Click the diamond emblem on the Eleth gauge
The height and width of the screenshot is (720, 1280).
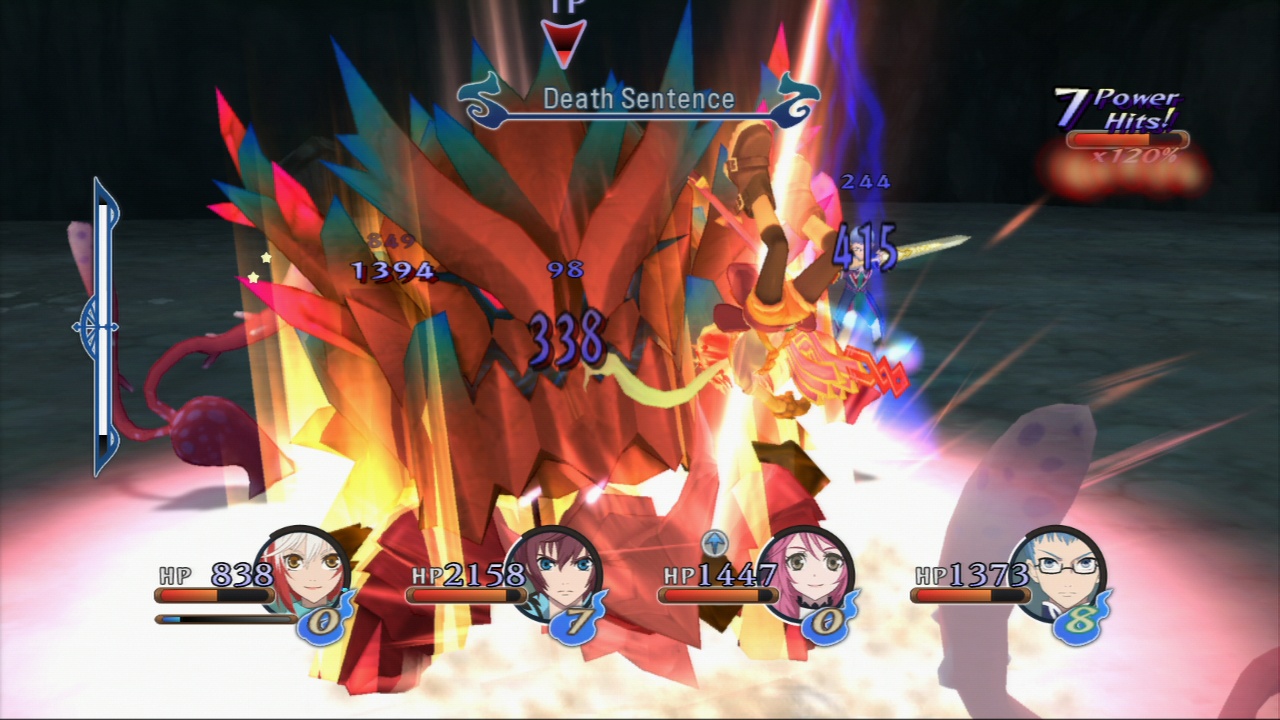tap(99, 325)
